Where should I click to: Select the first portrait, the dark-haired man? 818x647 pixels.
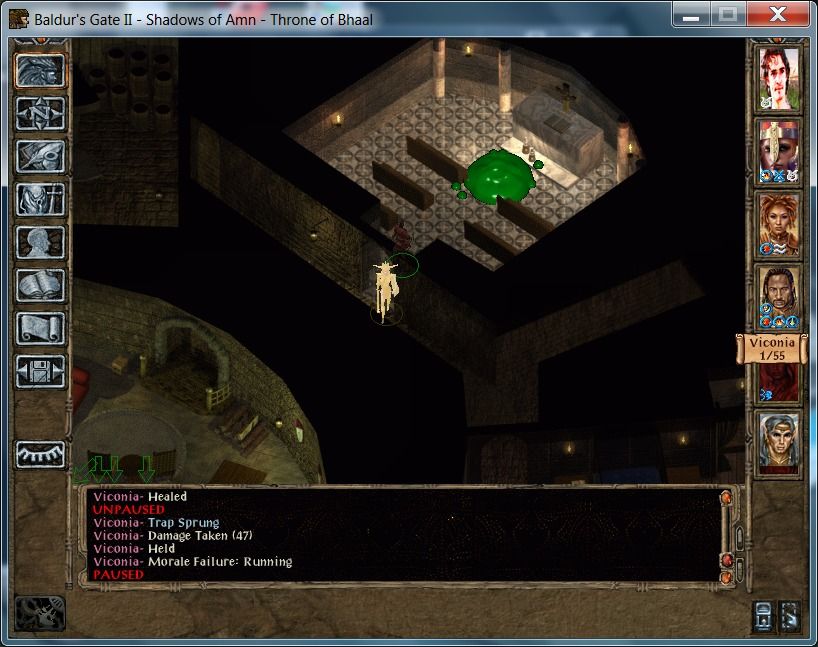pos(778,78)
